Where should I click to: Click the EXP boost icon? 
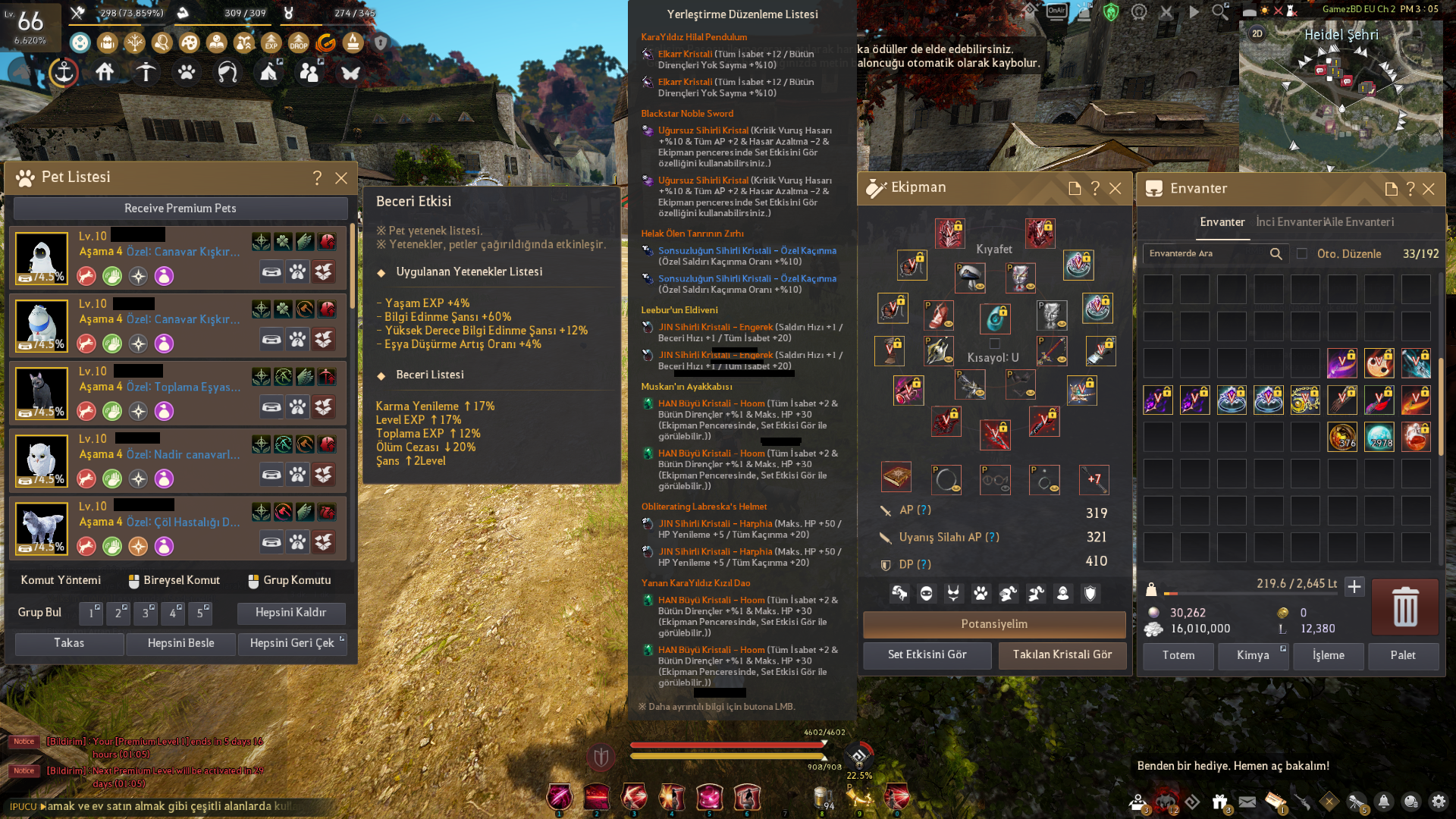click(x=270, y=43)
